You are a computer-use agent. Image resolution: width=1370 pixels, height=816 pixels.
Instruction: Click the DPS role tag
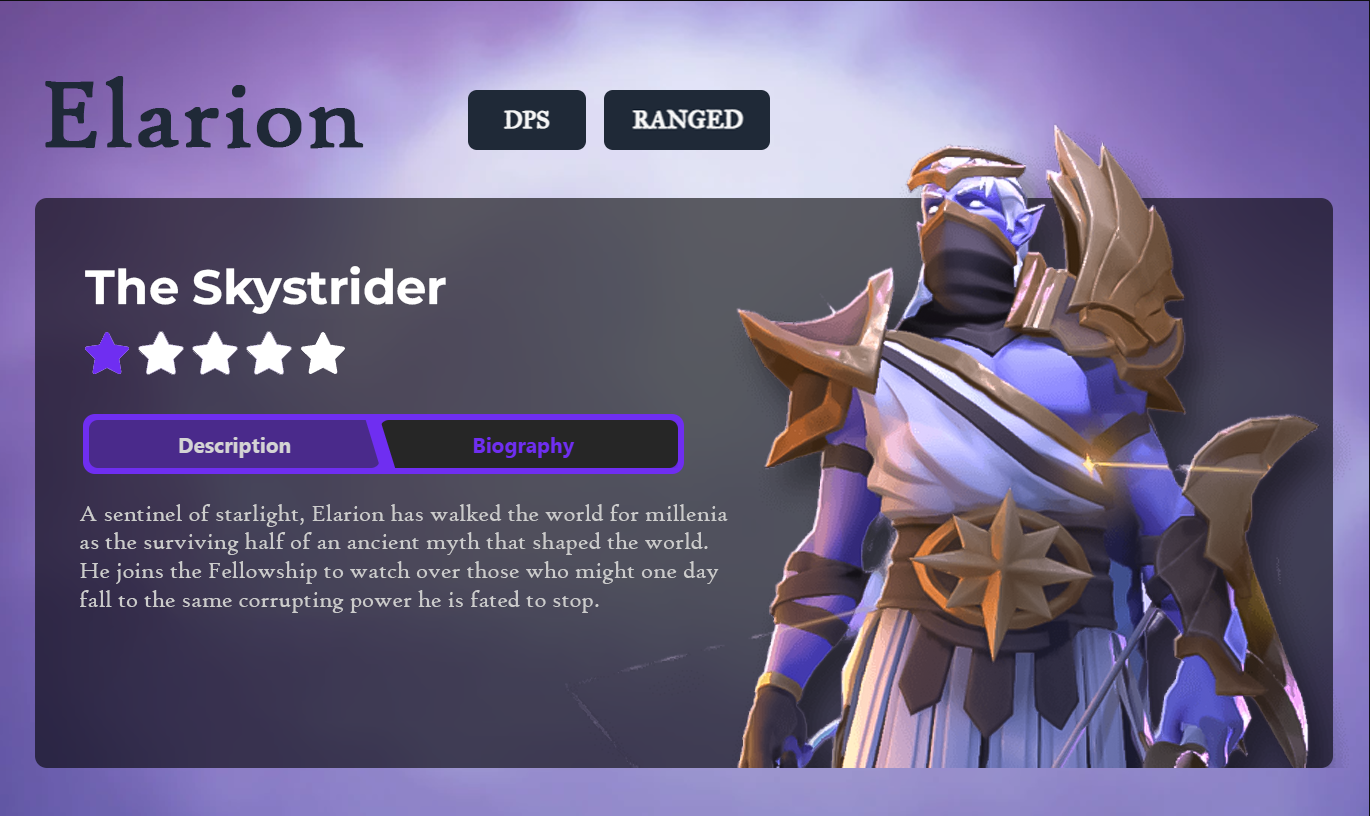coord(526,120)
